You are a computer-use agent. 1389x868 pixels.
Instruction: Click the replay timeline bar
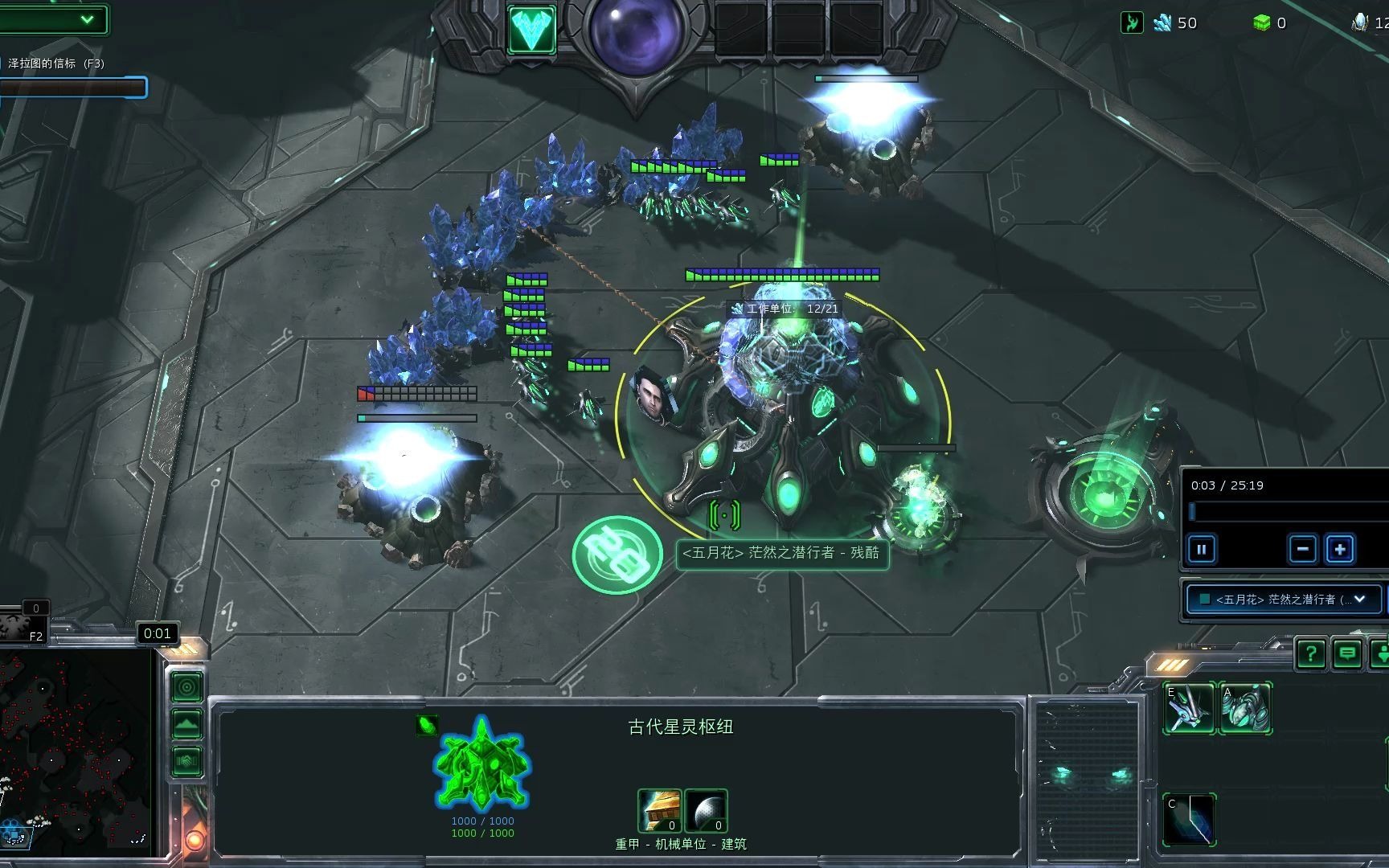tap(1286, 512)
